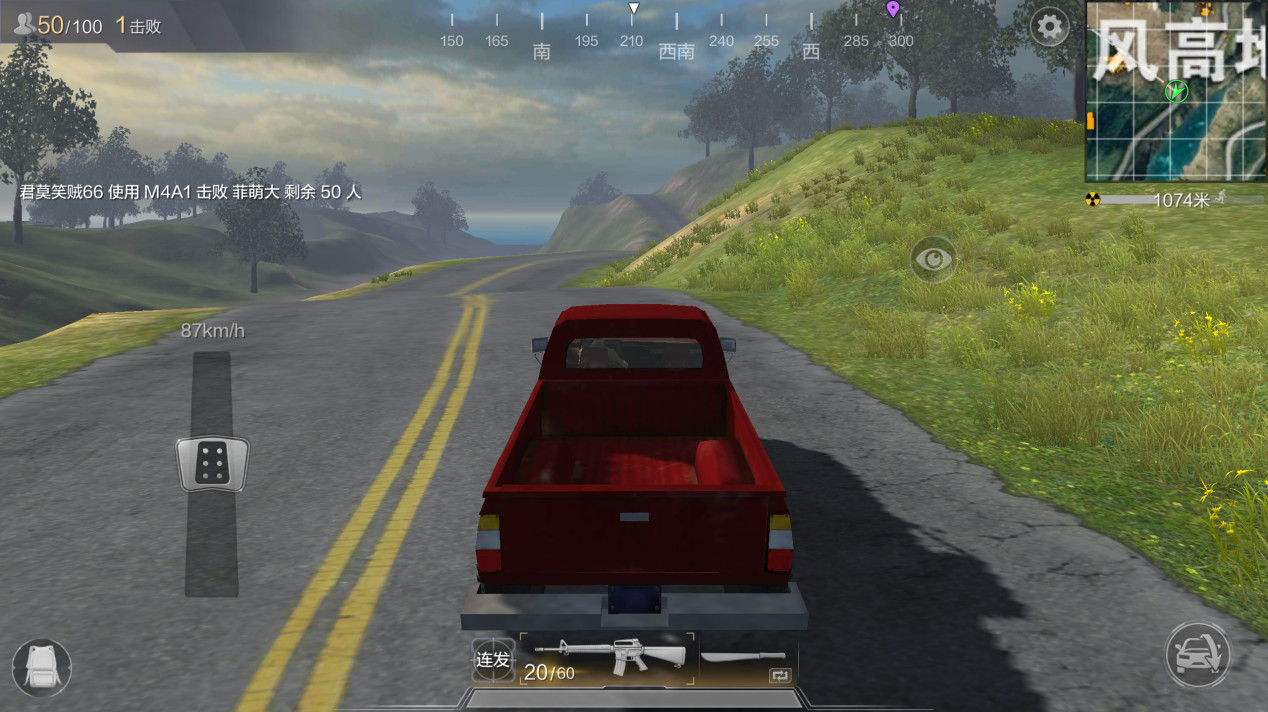
Task: Click the weapon swap arrows icon
Action: 779,676
